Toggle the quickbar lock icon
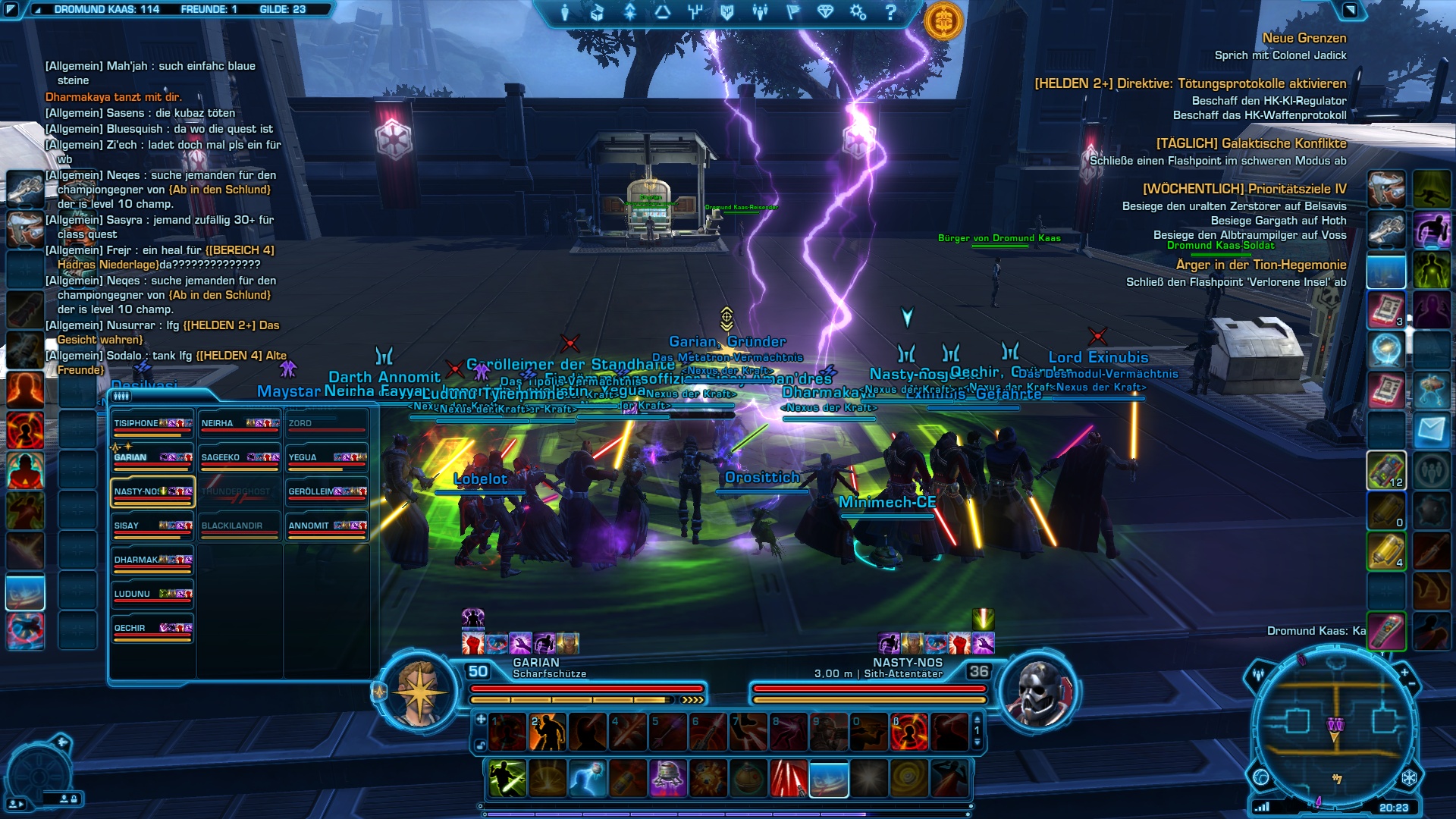Viewport: 1456px width, 819px height. (x=480, y=746)
